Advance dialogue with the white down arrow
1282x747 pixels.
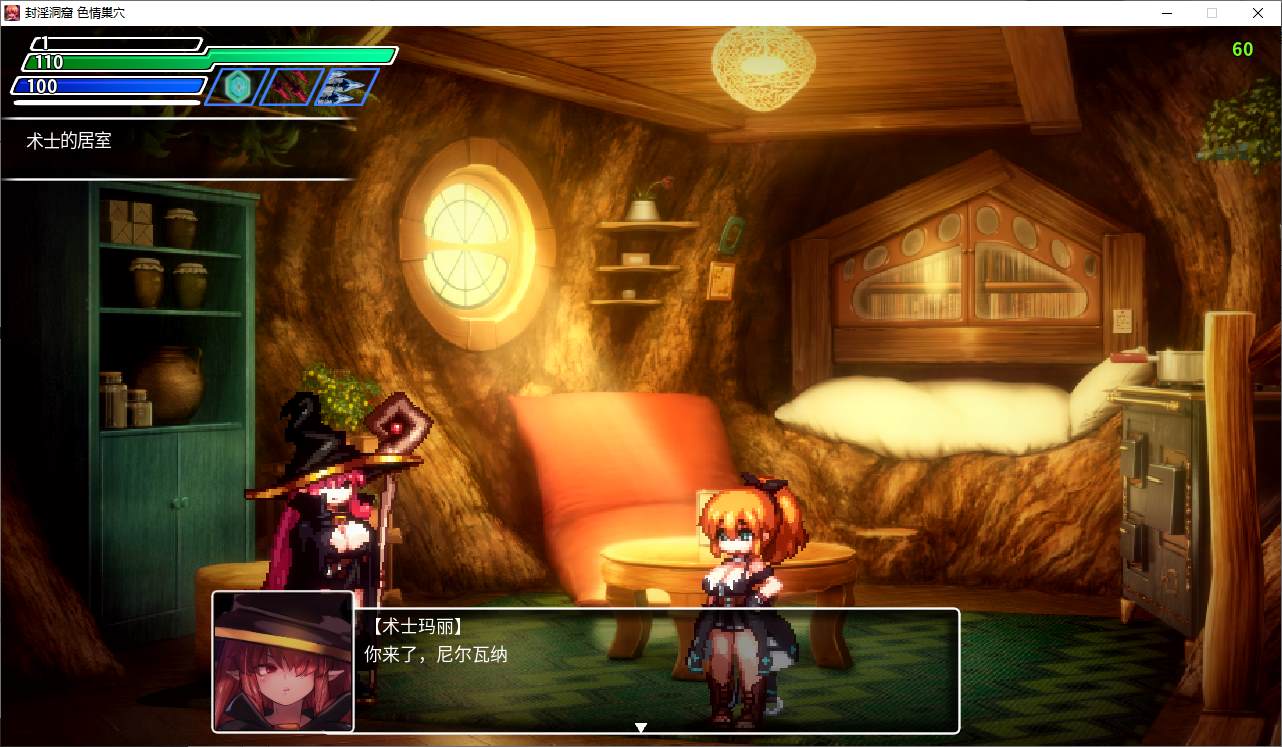(x=641, y=727)
